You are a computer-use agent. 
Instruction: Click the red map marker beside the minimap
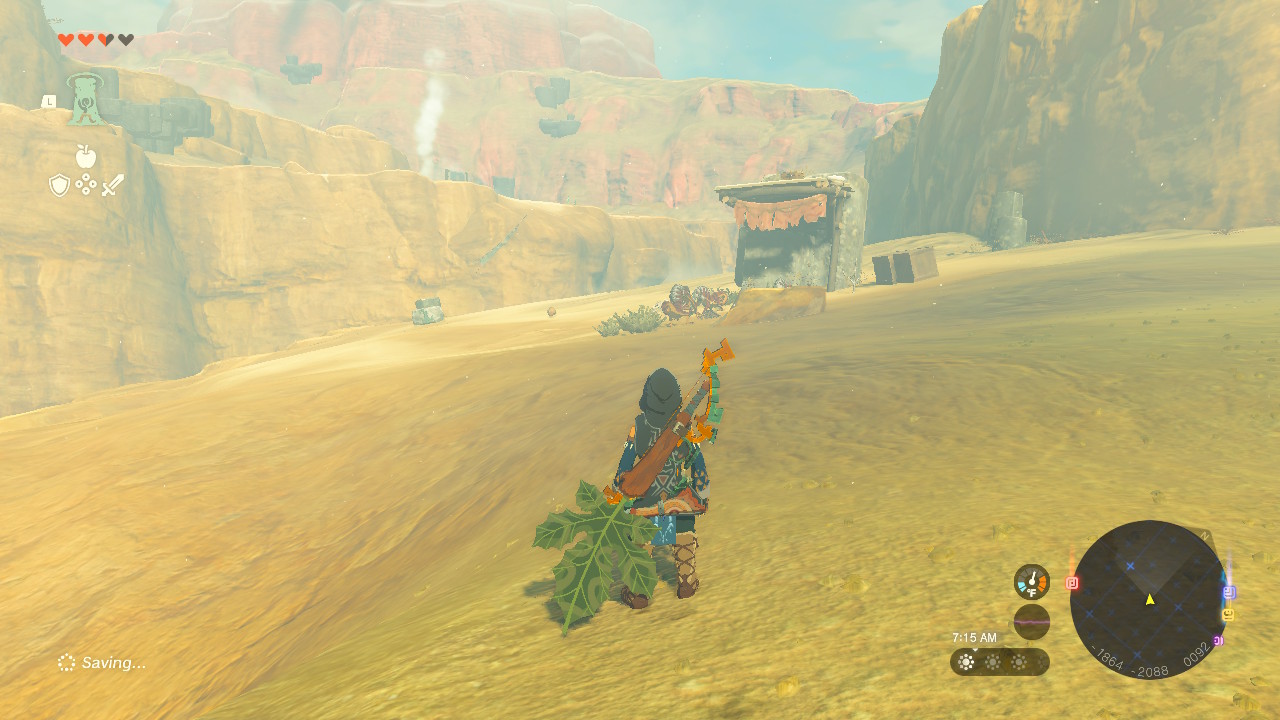click(1074, 581)
